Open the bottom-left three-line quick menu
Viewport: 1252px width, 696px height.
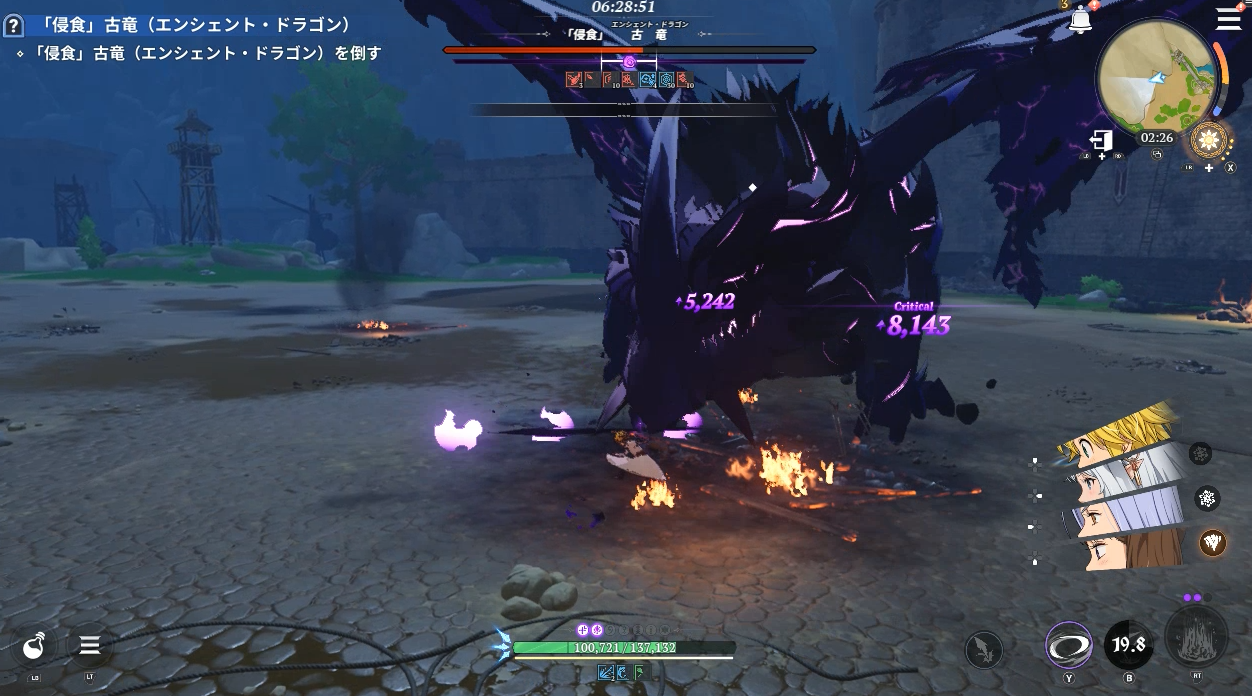coord(89,646)
